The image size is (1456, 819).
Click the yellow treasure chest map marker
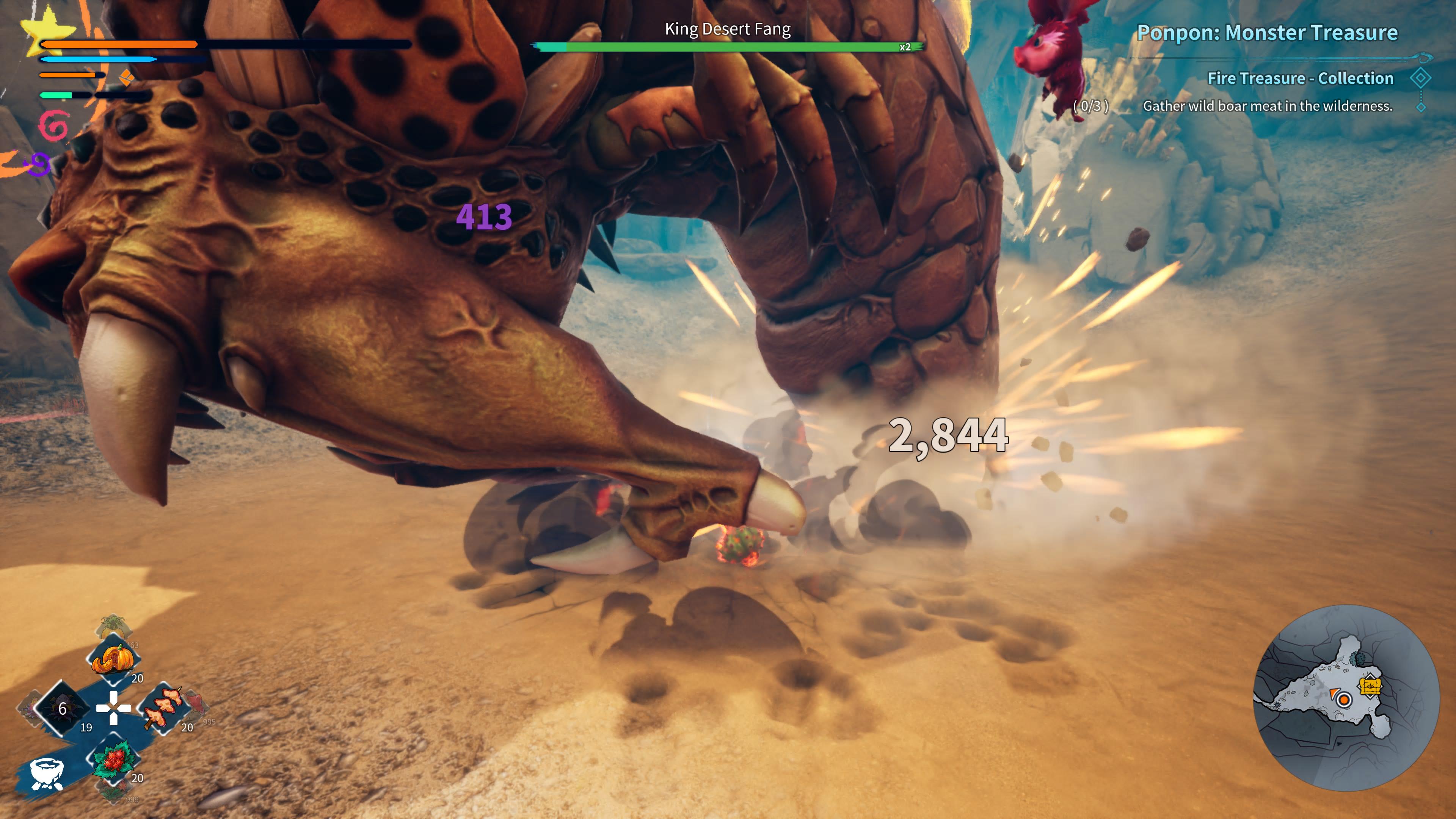(x=1370, y=687)
